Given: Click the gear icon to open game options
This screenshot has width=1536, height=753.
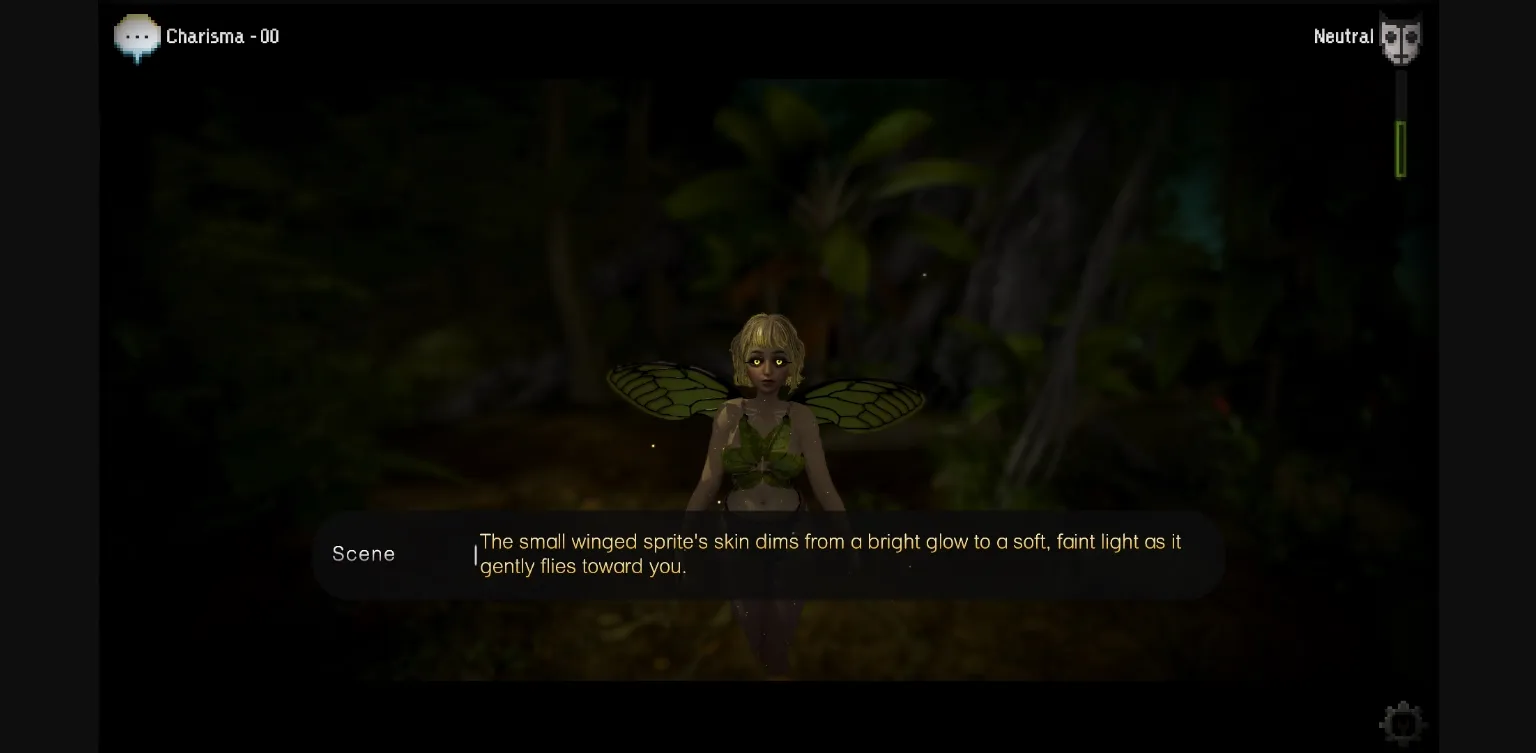Looking at the screenshot, I should tap(1402, 722).
